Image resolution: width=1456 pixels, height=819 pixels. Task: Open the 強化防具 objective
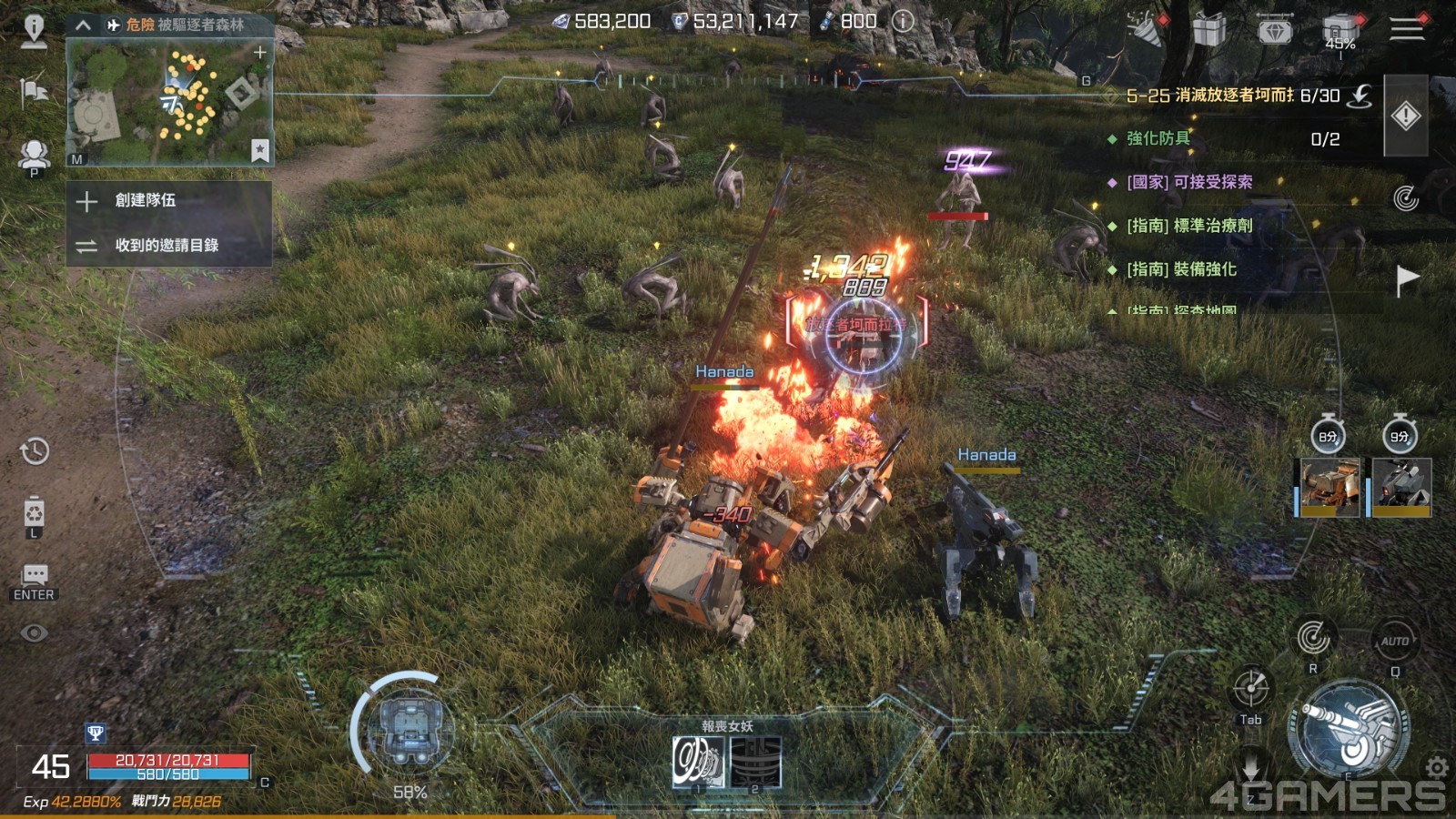pyautogui.click(x=1158, y=138)
